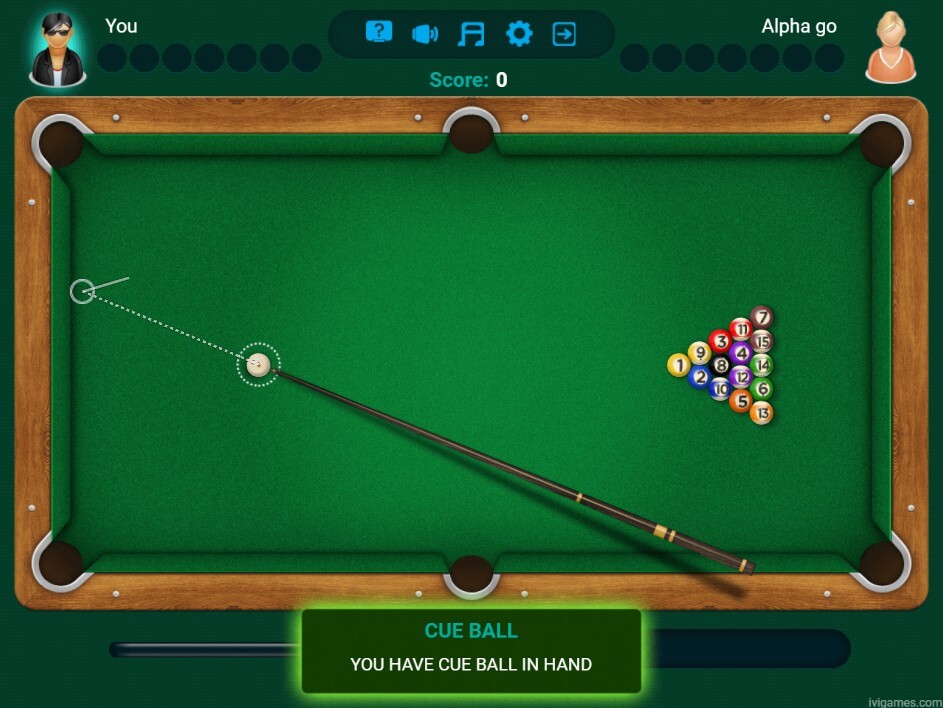Open the settings gear

click(519, 34)
